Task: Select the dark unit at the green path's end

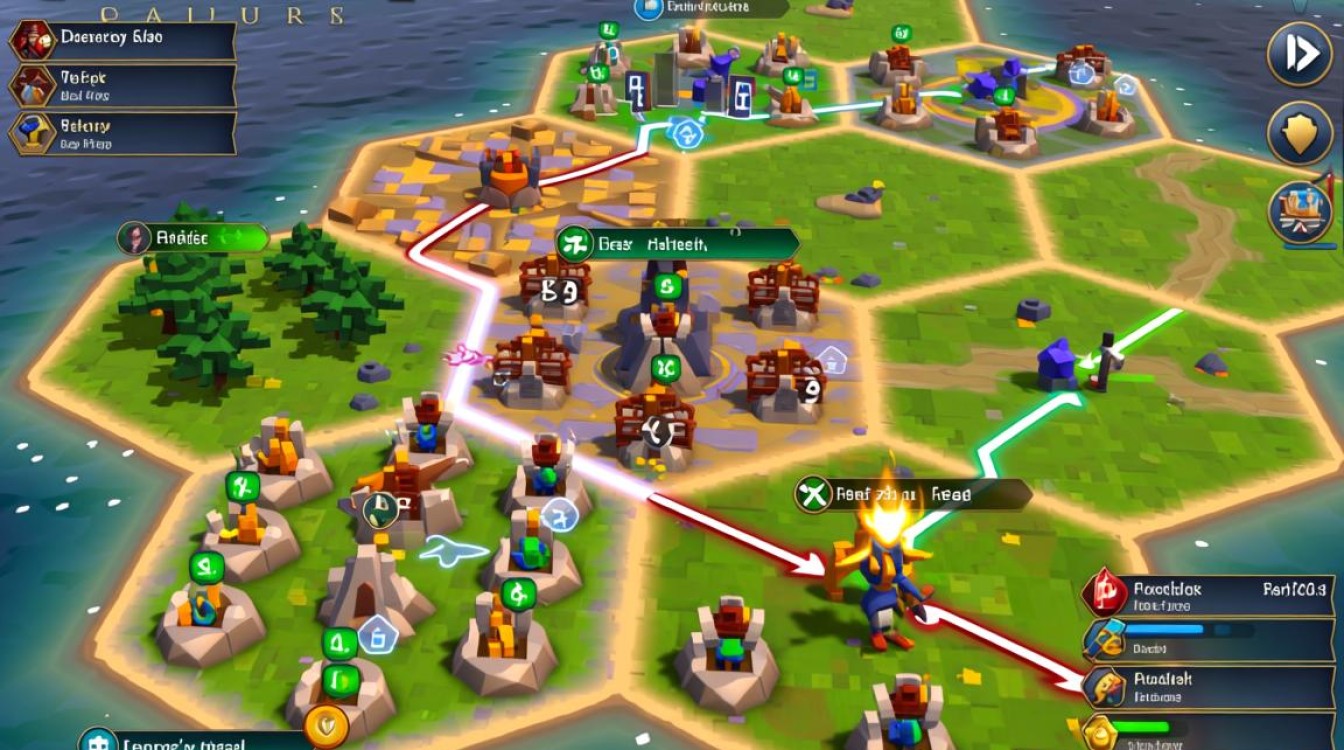Action: click(1104, 360)
